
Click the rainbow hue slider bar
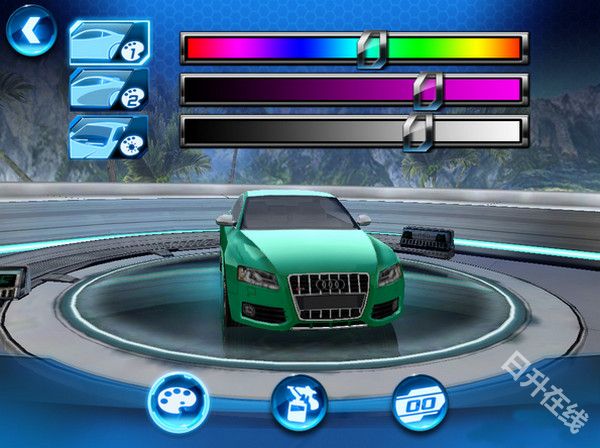coord(353,48)
